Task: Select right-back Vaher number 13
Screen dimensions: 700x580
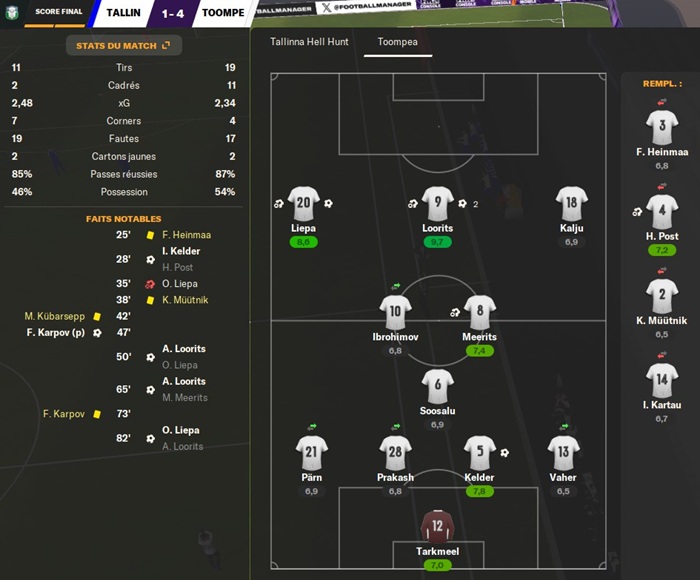Action: (564, 453)
